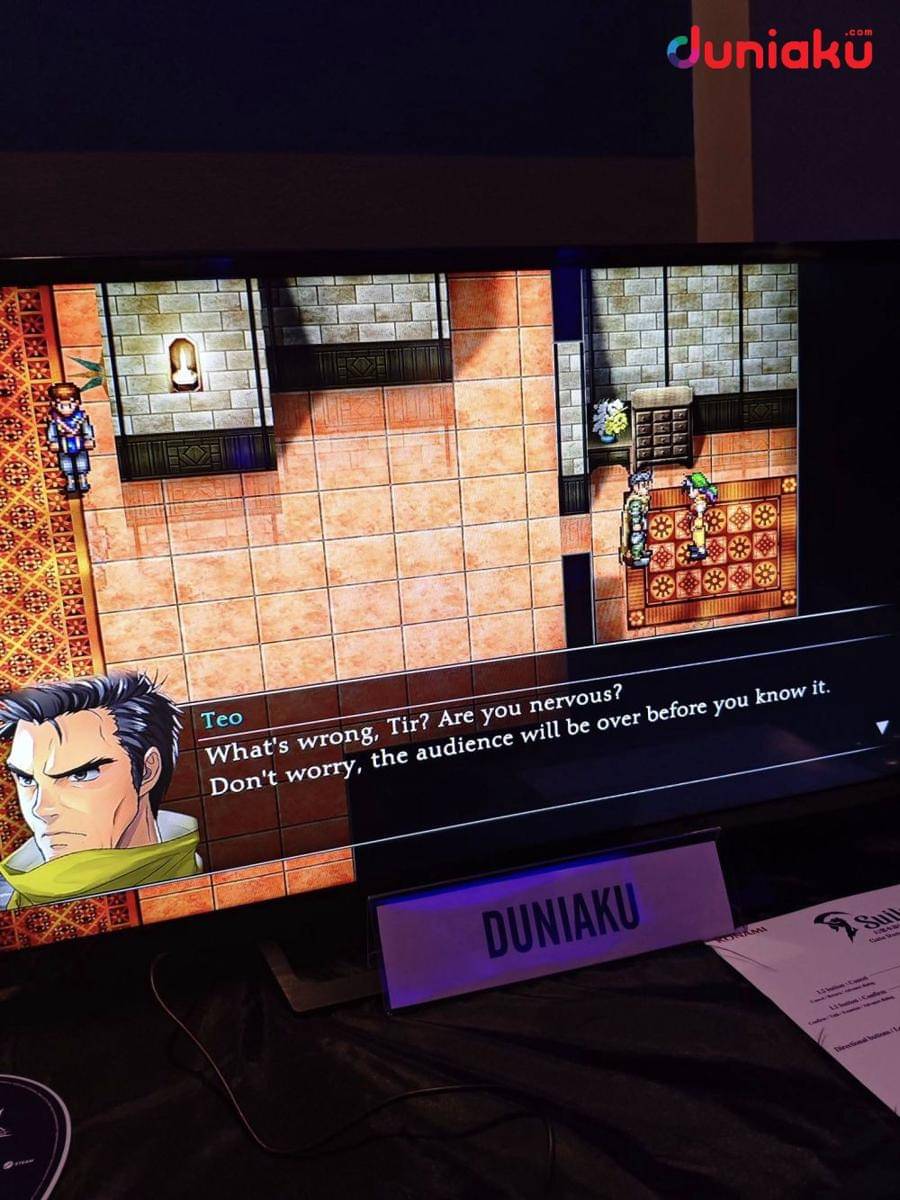The image size is (900, 1200).
Task: Click the duniaku.com watermark logo
Action: [769, 49]
